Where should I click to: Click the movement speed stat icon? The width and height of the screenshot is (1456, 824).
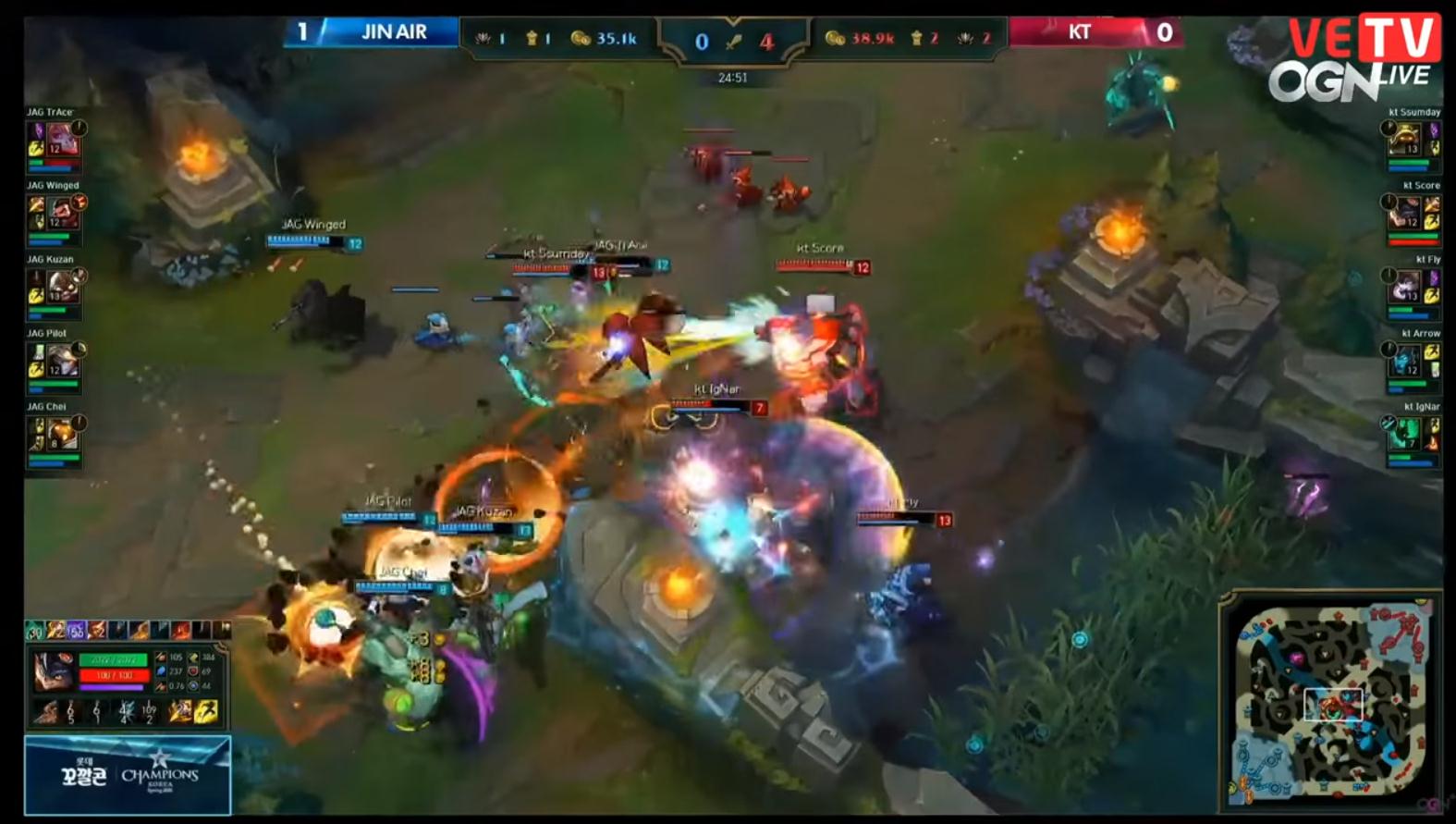[192, 658]
